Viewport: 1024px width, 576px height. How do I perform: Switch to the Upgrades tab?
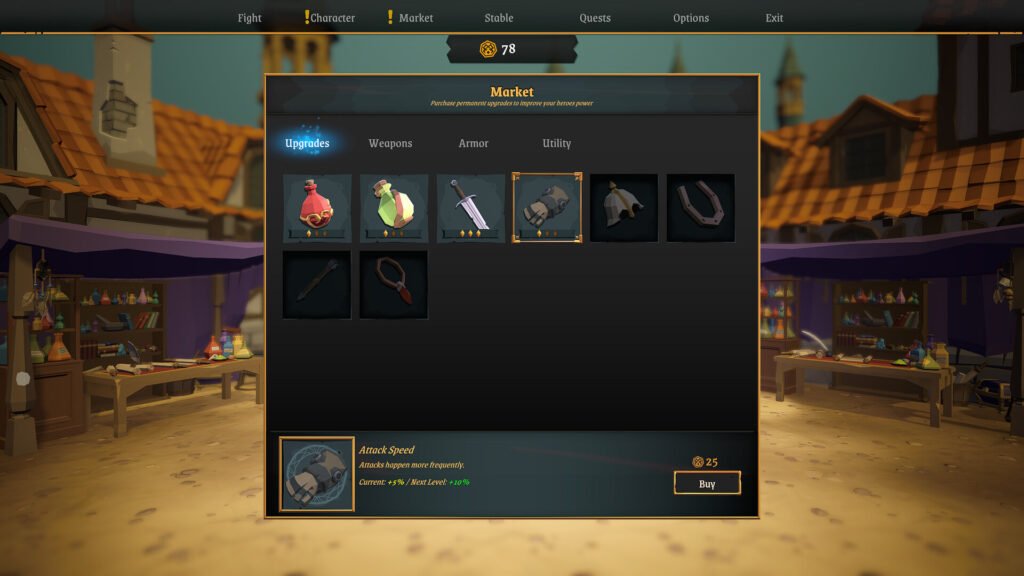click(307, 144)
